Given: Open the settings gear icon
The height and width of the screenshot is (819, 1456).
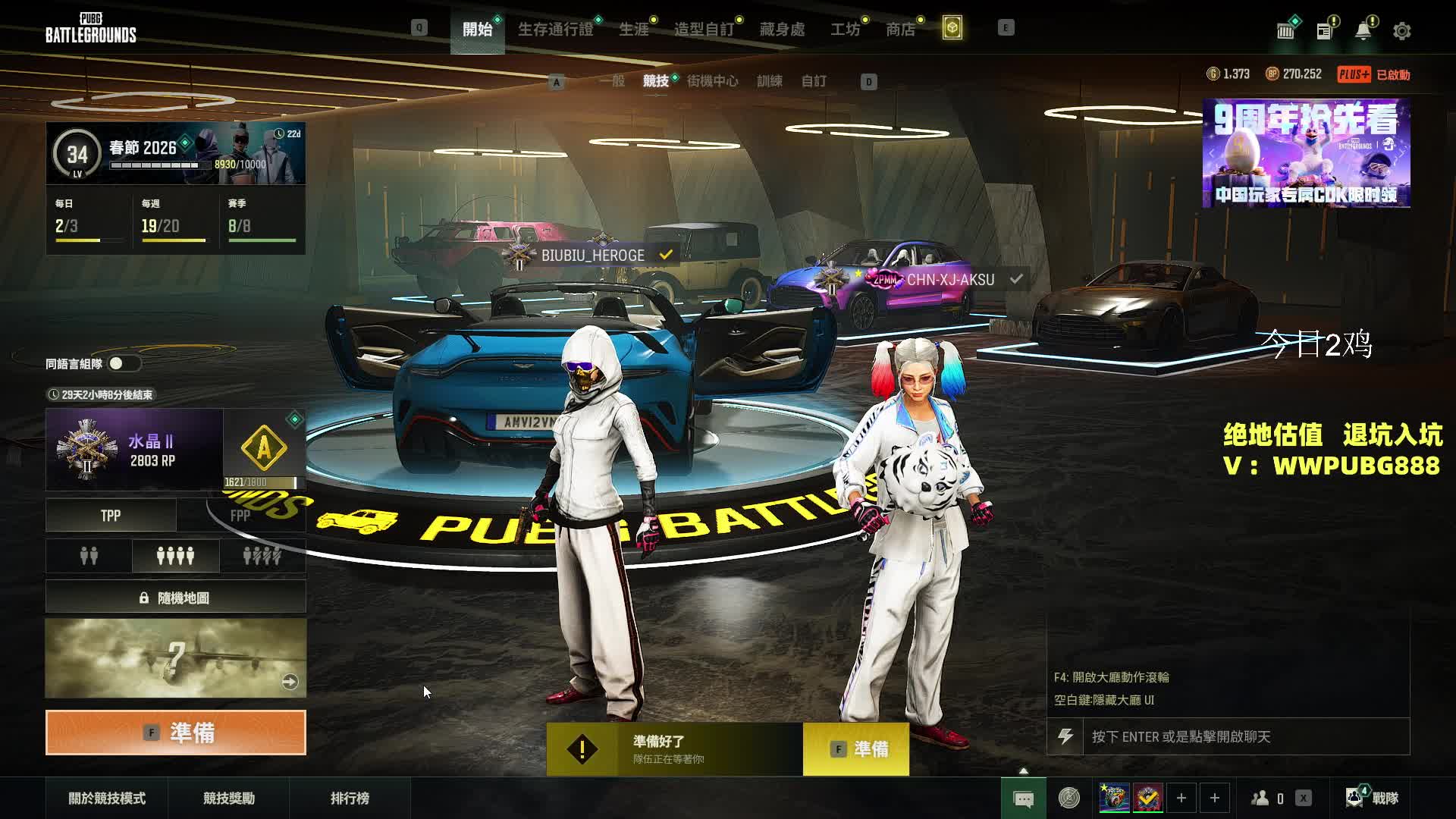Looking at the screenshot, I should 1401,31.
